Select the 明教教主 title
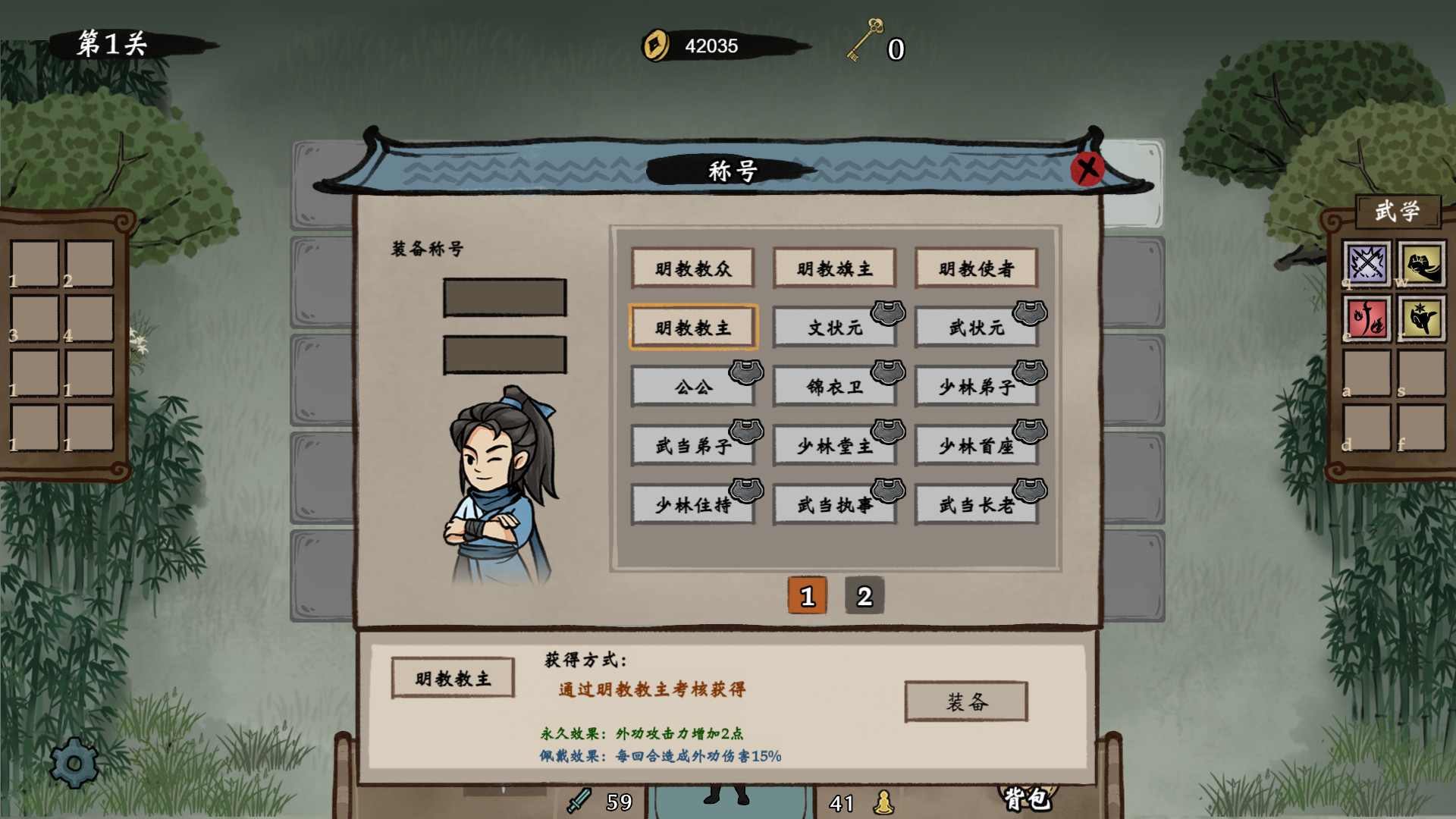This screenshot has width=1456, height=819. [x=692, y=327]
